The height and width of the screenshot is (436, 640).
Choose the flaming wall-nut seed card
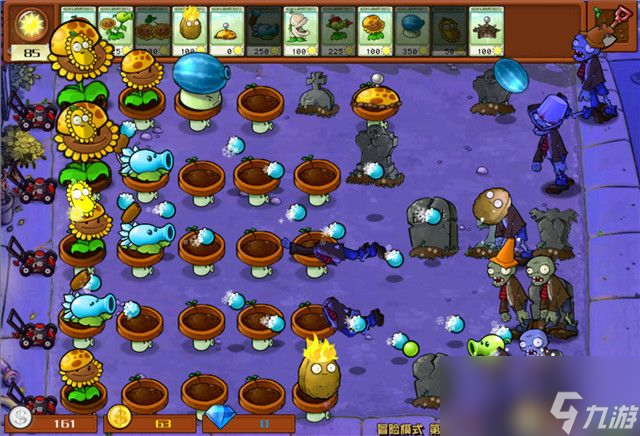click(x=190, y=30)
